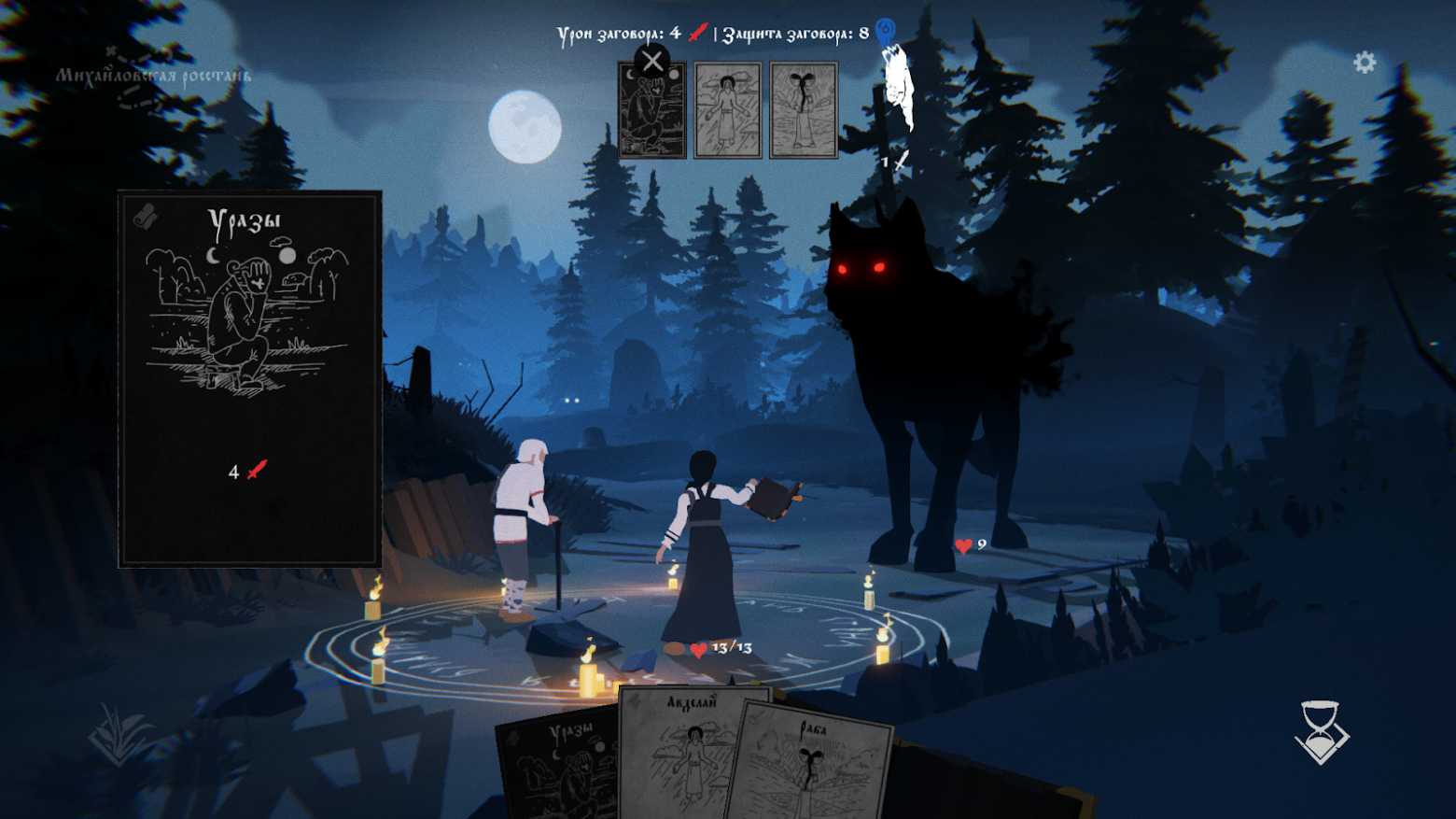Open the enlarged Уразы card panel
Viewport: 1456px width, 819px height.
coord(249,378)
